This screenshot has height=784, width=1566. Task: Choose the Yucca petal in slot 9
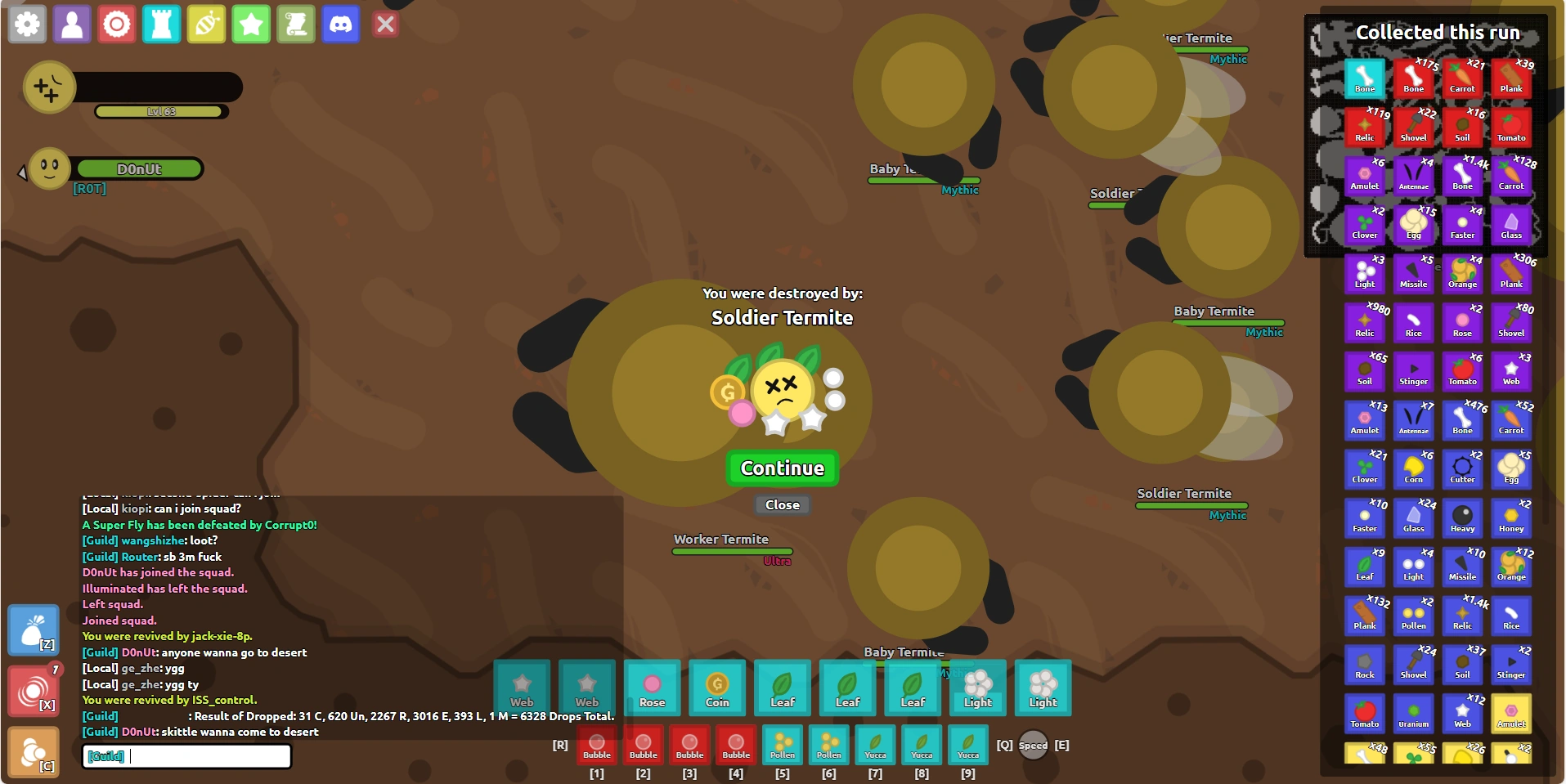point(967,746)
